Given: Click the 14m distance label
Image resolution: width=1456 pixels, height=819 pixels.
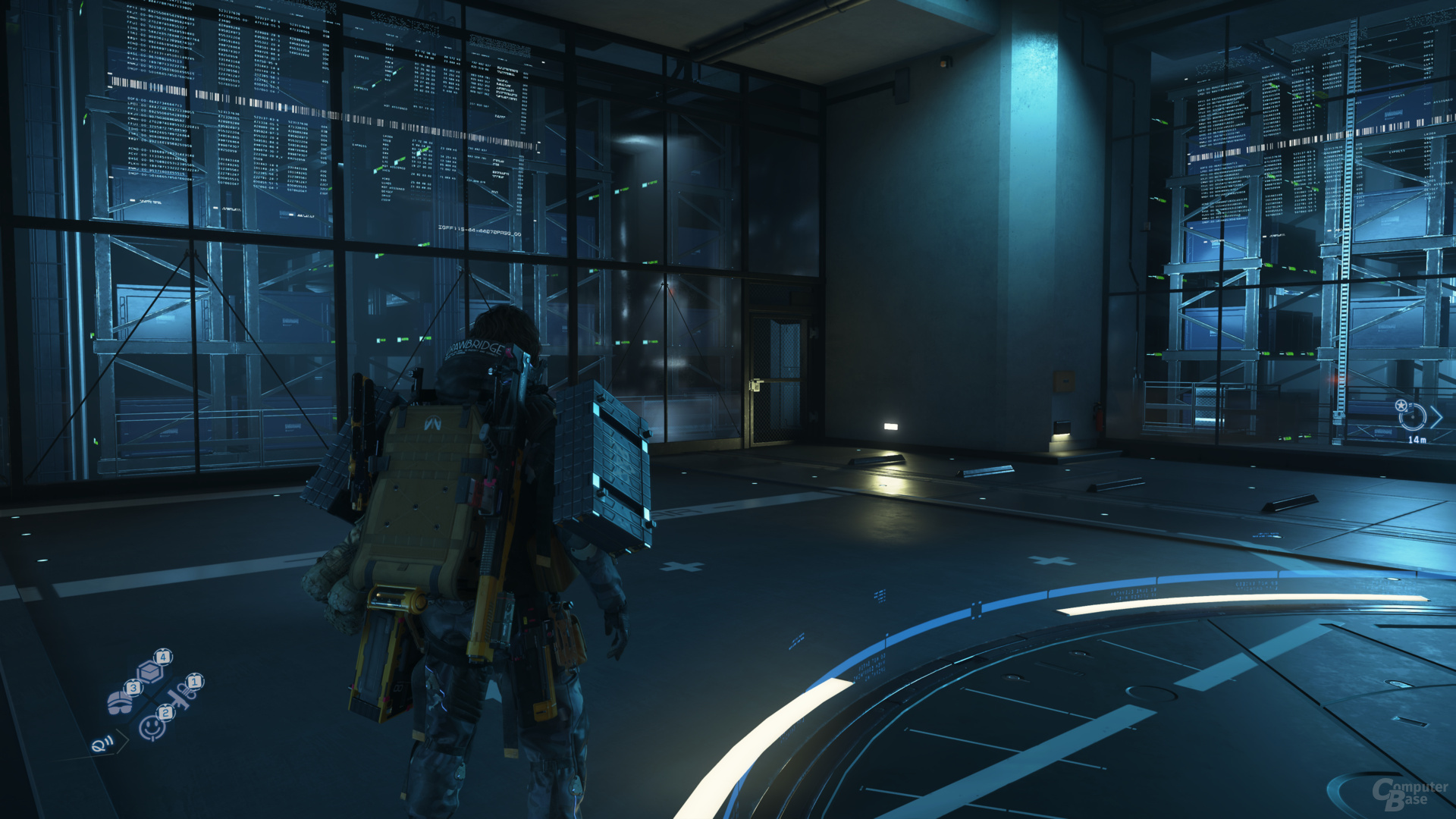Looking at the screenshot, I should tap(1417, 440).
